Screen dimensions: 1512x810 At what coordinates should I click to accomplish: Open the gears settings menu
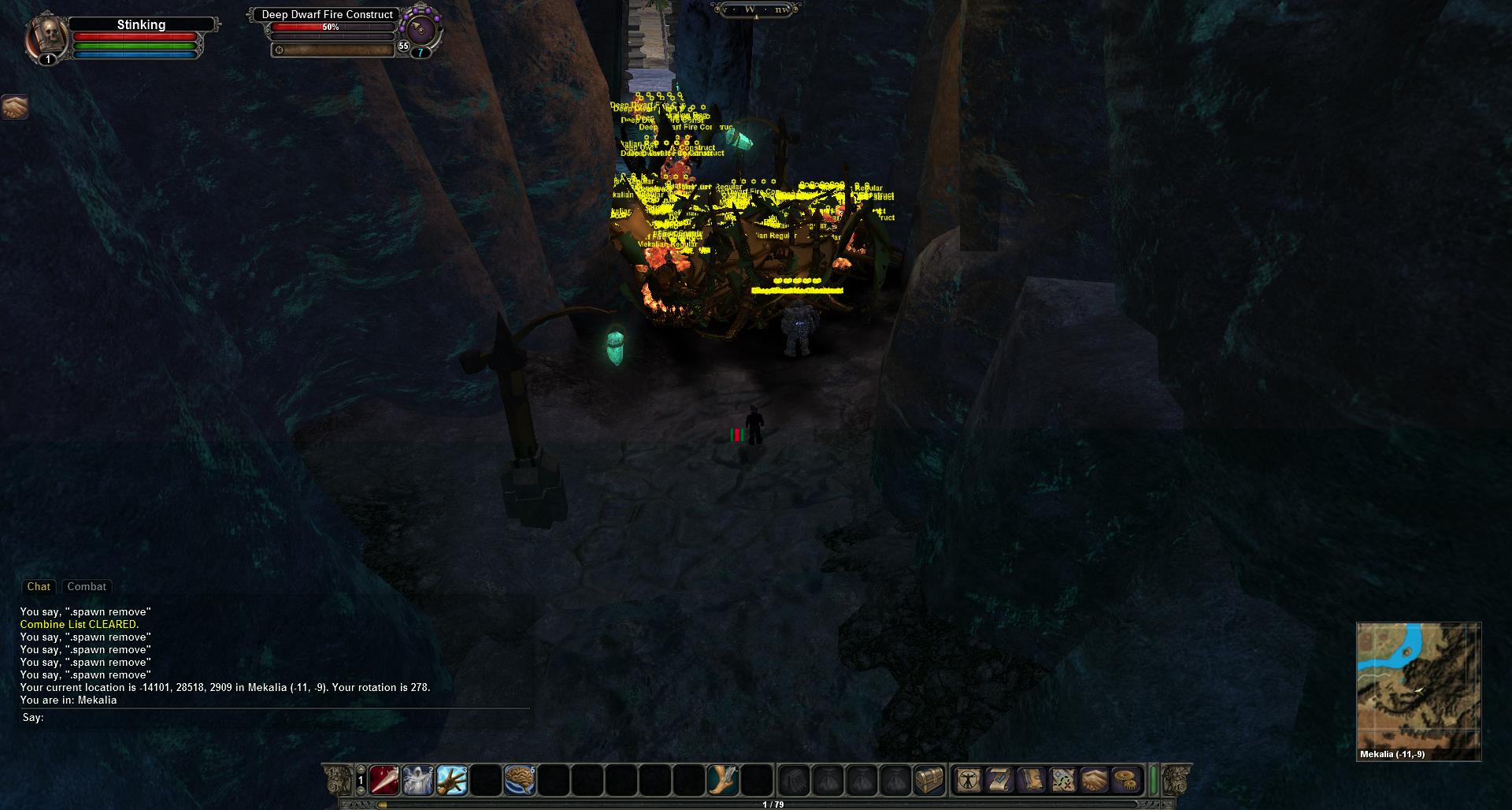(1126, 780)
